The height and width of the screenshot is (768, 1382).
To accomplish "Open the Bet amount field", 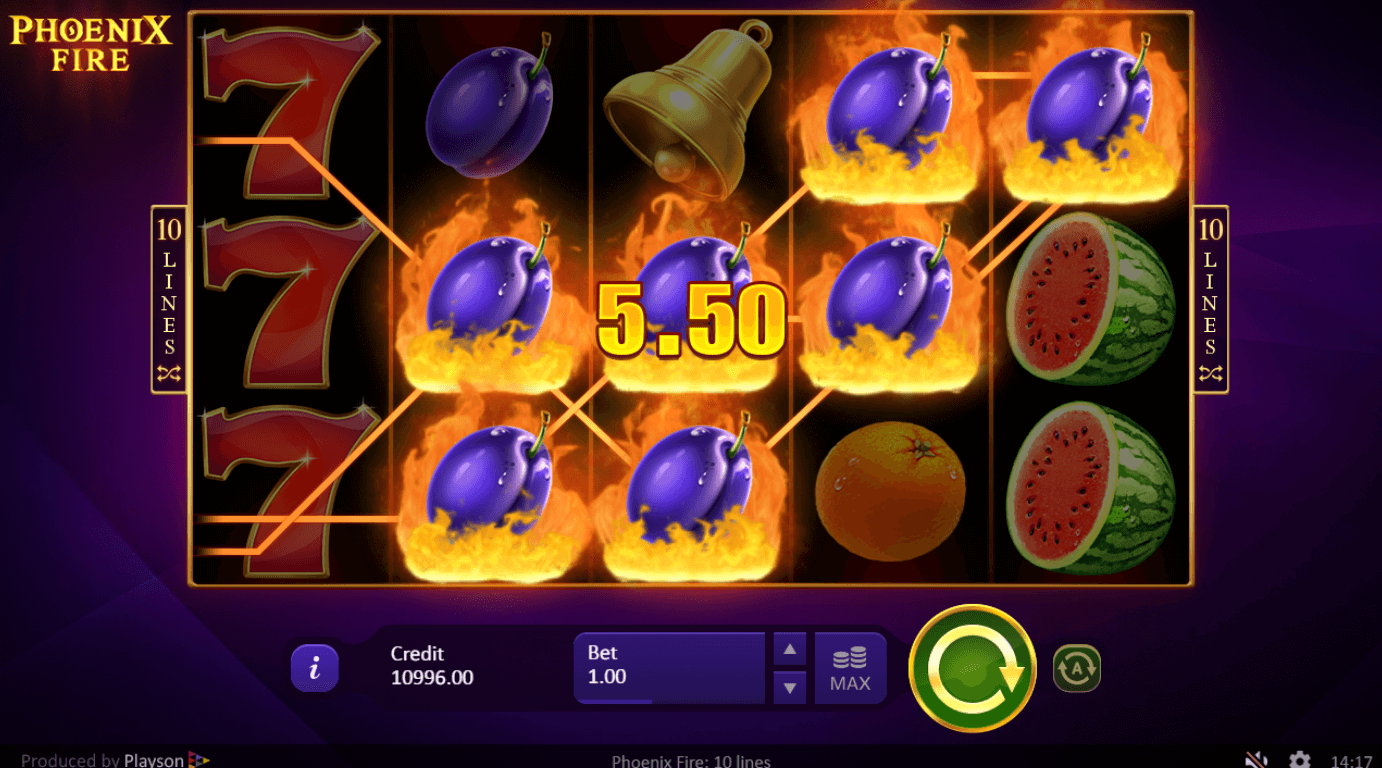I will click(668, 666).
